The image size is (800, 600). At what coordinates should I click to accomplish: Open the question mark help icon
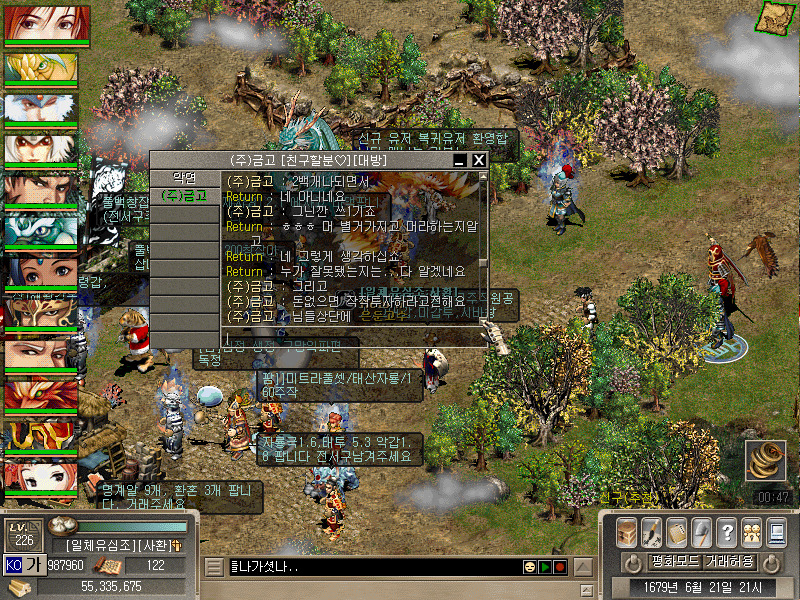tap(728, 531)
